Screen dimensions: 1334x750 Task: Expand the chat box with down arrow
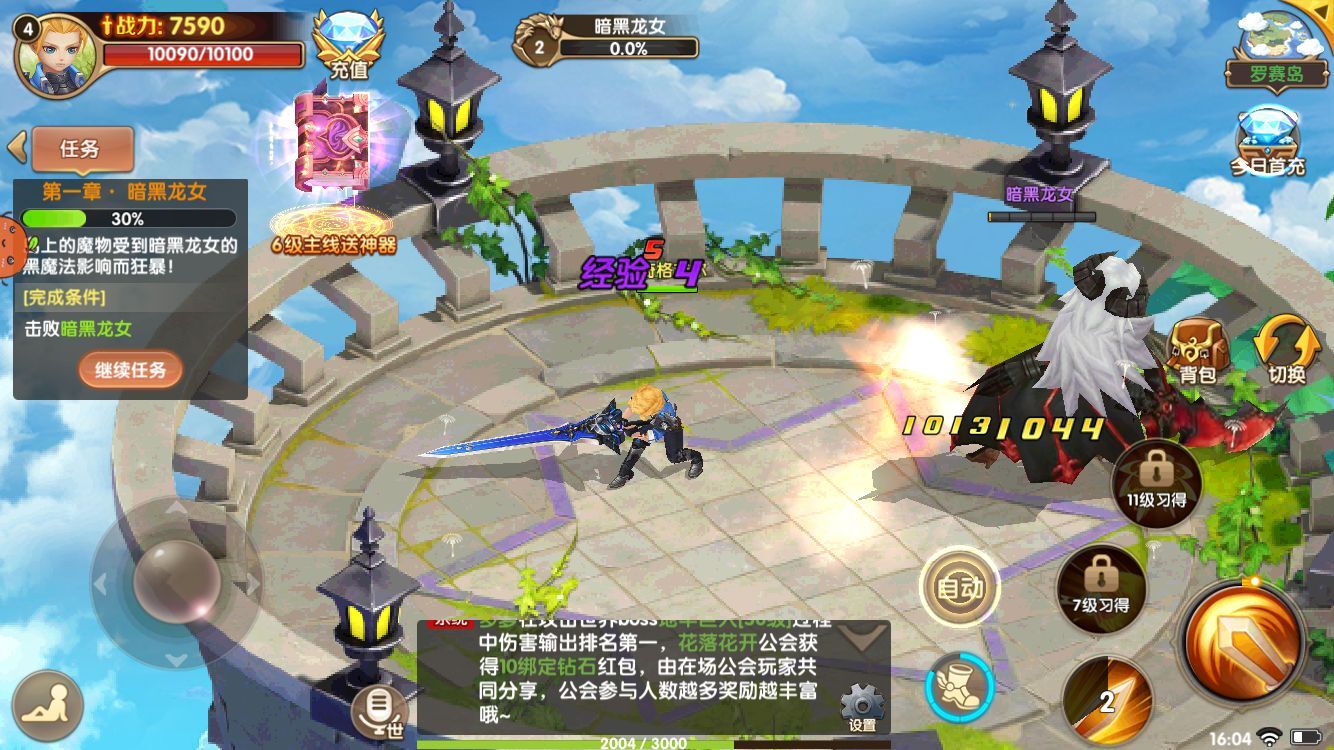click(x=862, y=637)
